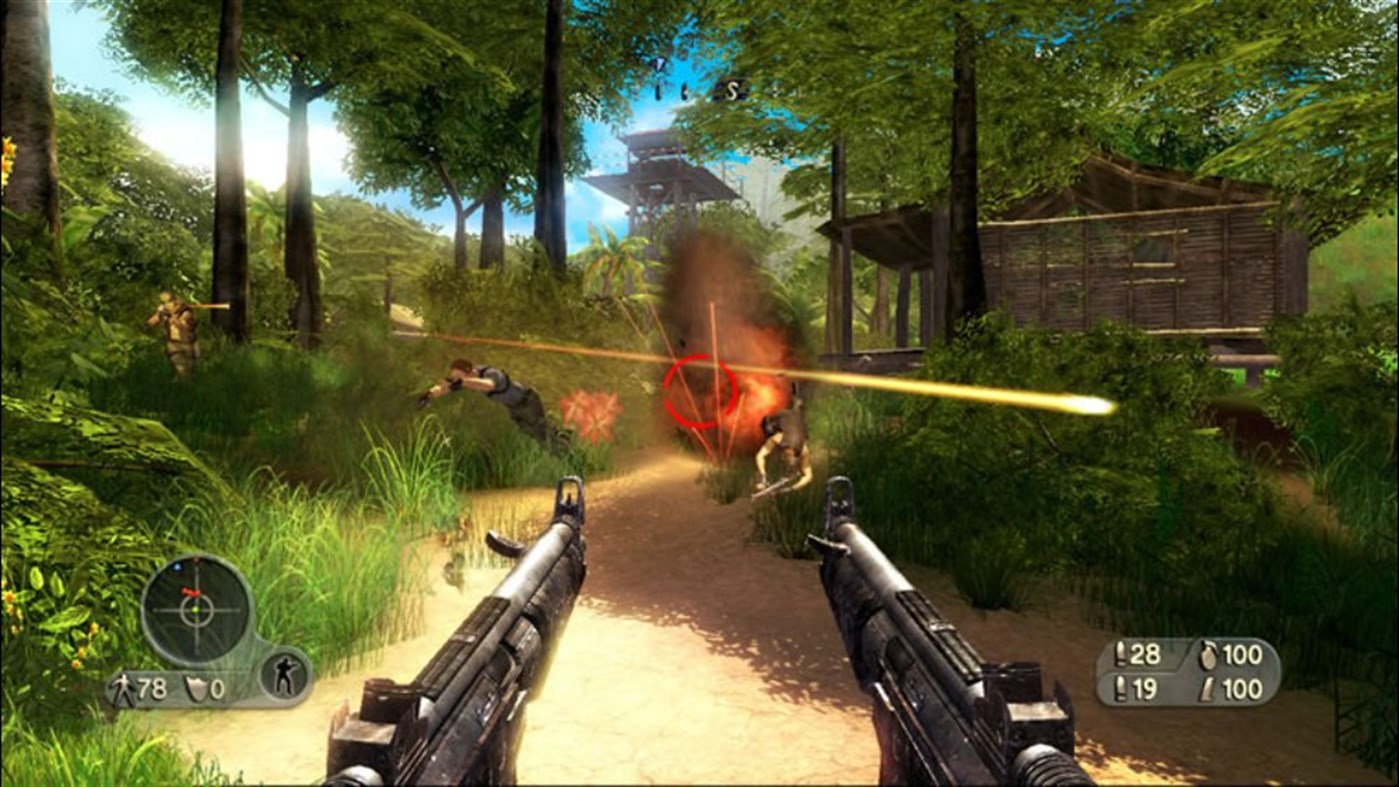Expand the minimap center crosshair marker

[195, 609]
